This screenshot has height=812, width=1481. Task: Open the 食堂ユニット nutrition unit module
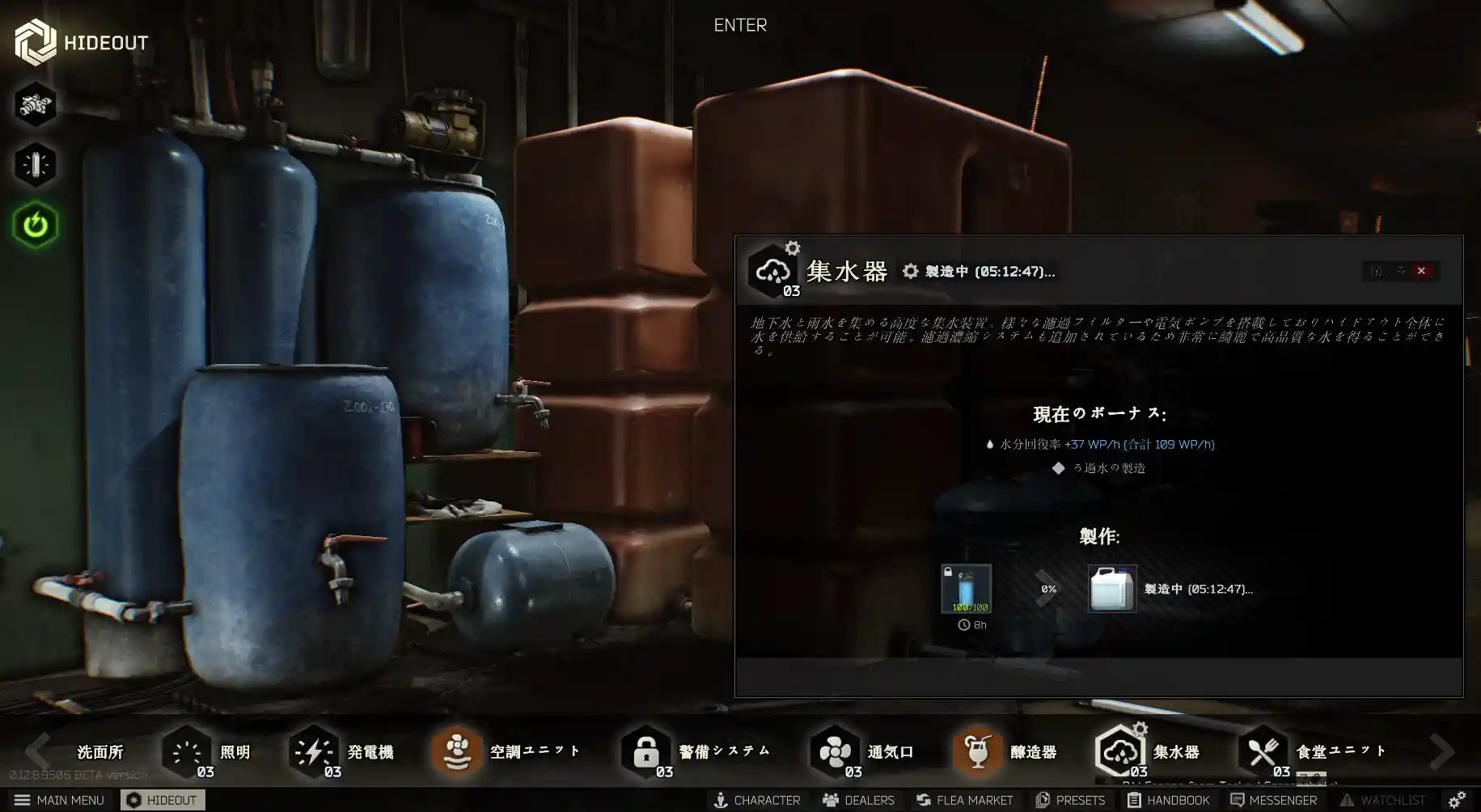(x=1263, y=751)
